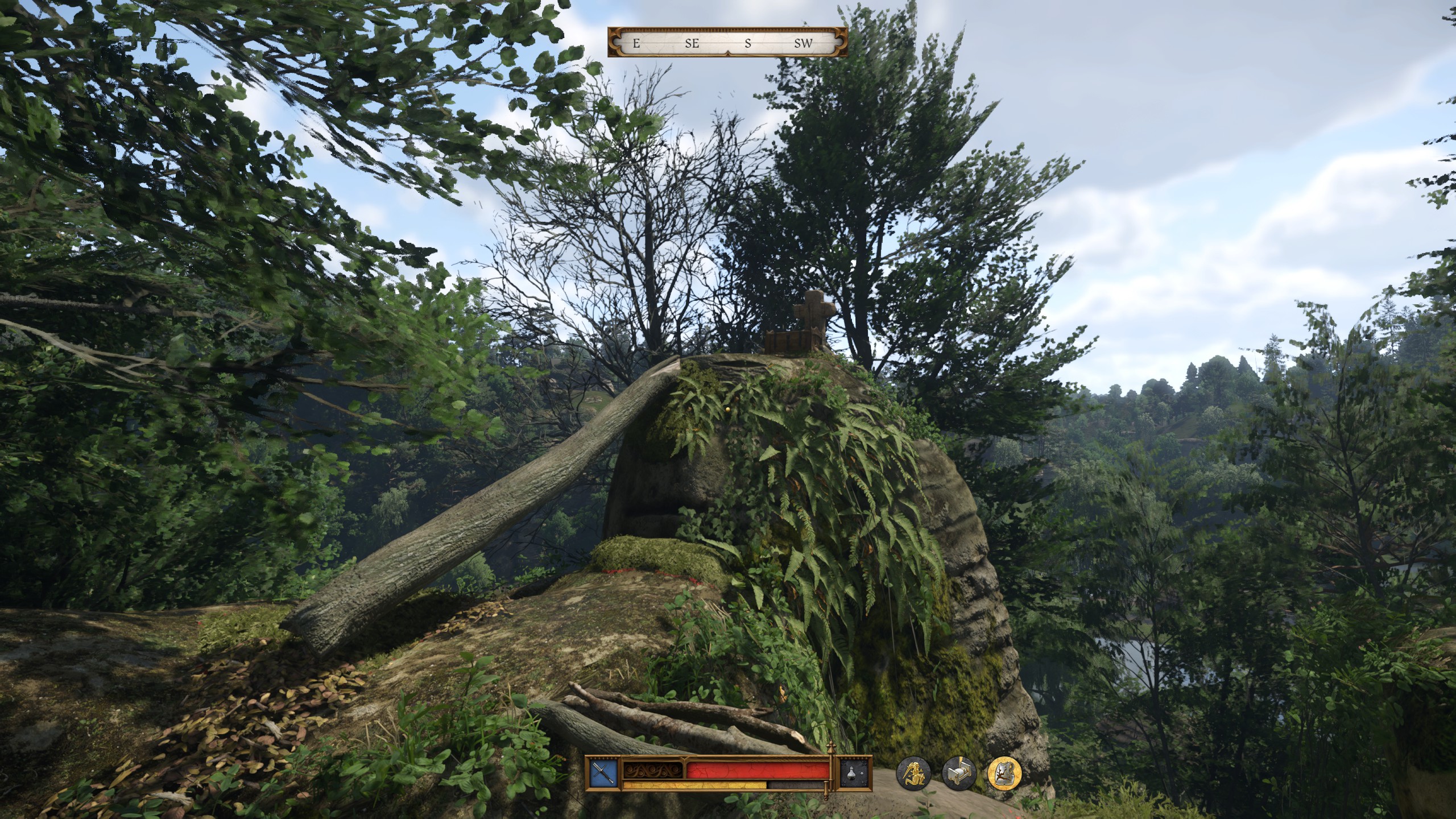This screenshot has width=1456, height=819.
Task: Check the bed tiredness status icon
Action: click(959, 774)
